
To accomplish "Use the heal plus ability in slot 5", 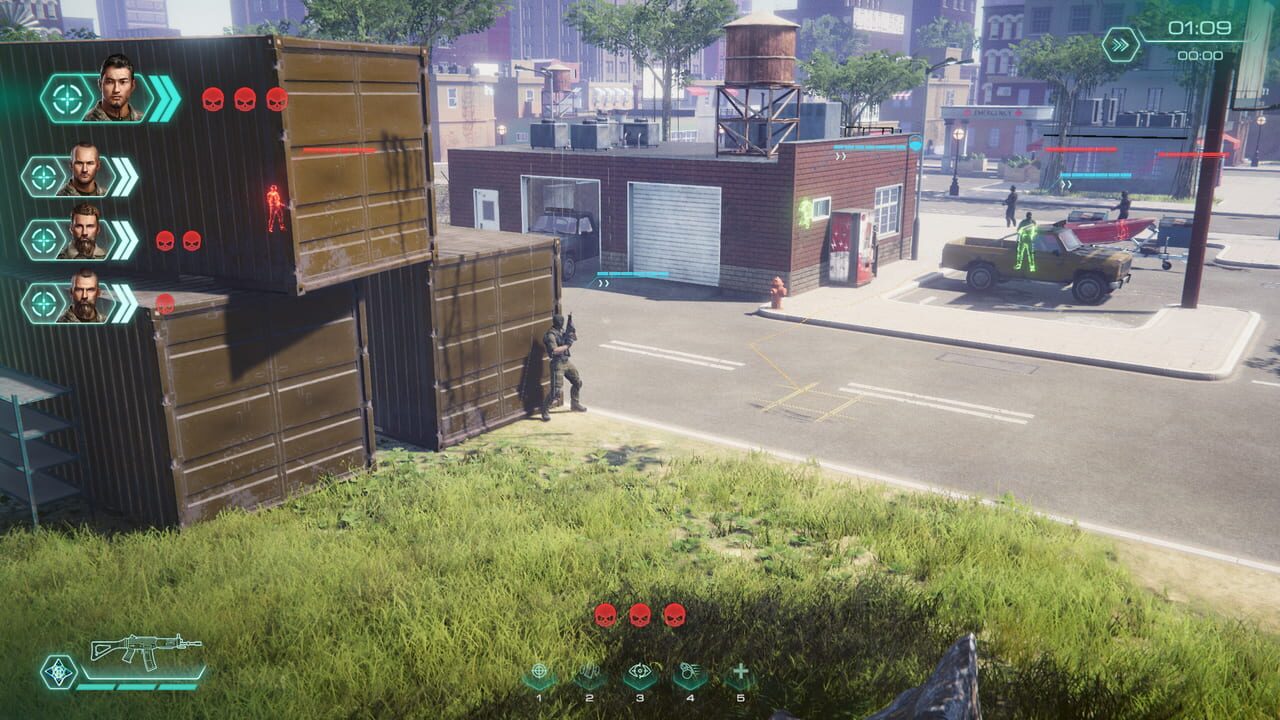I will point(742,671).
